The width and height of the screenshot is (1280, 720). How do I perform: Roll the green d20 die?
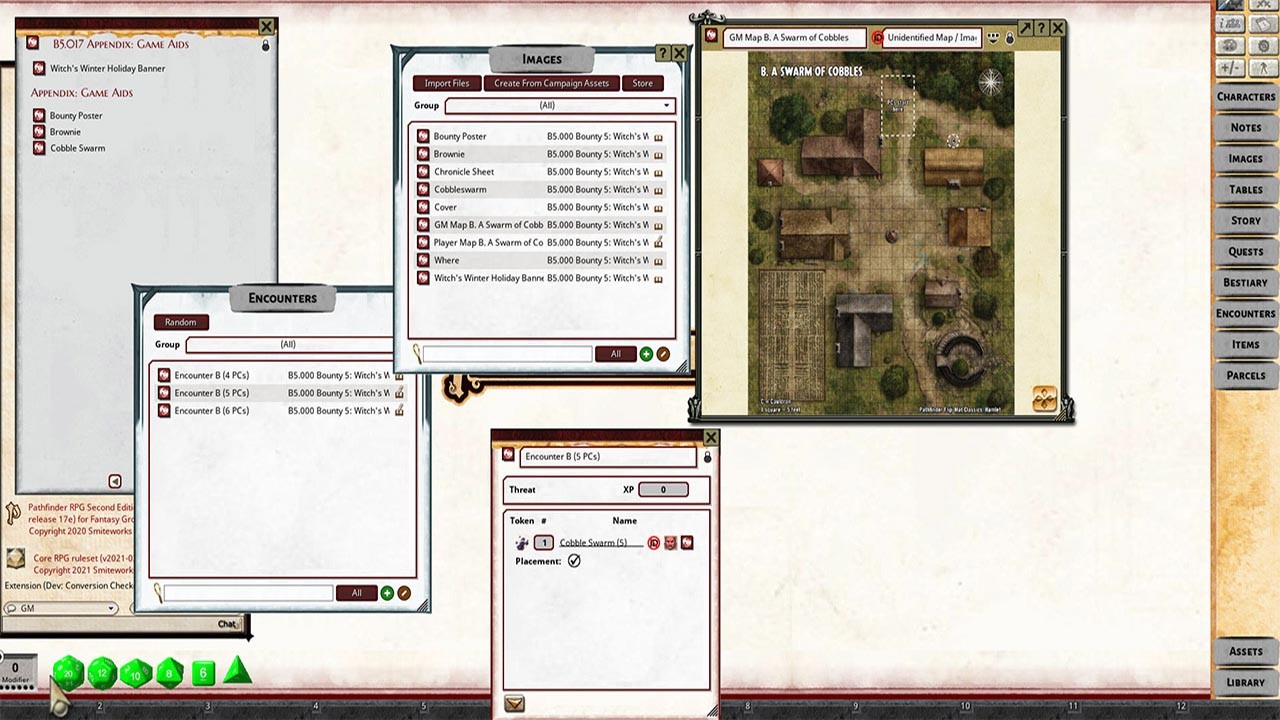tap(68, 673)
